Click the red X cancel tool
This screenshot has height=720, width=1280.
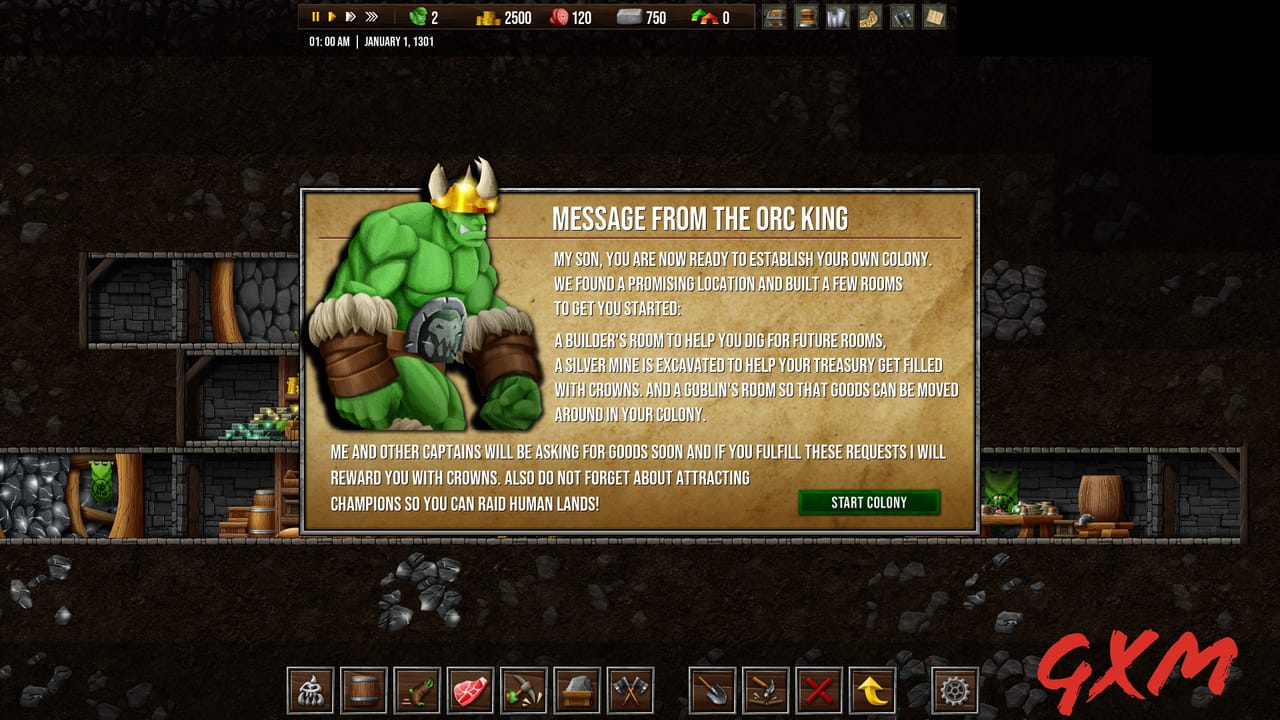[818, 690]
